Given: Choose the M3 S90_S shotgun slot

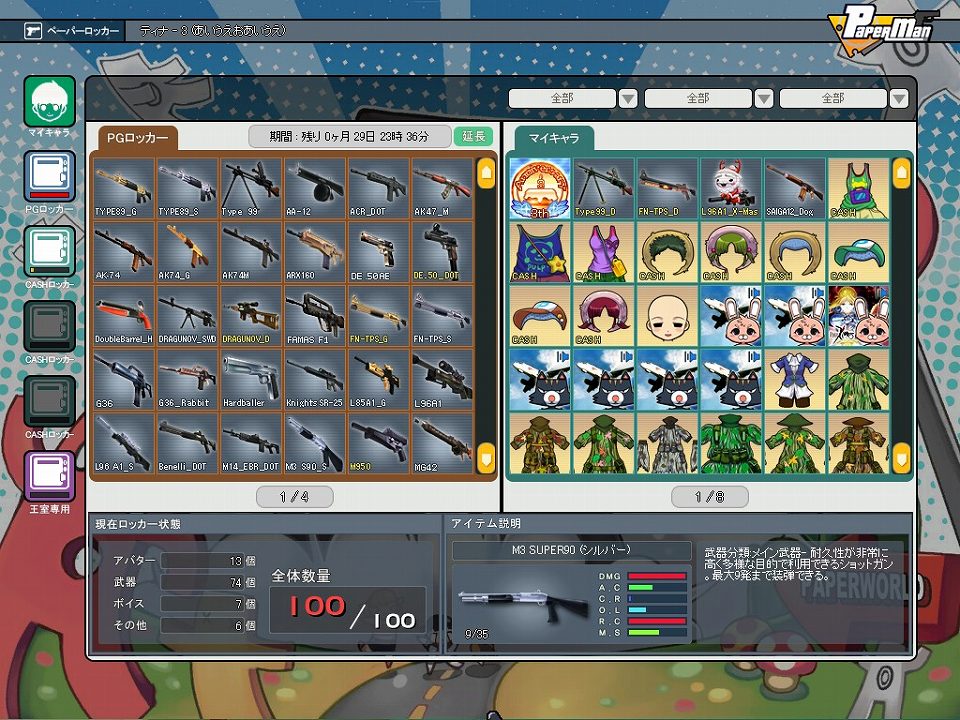Looking at the screenshot, I should [315, 443].
